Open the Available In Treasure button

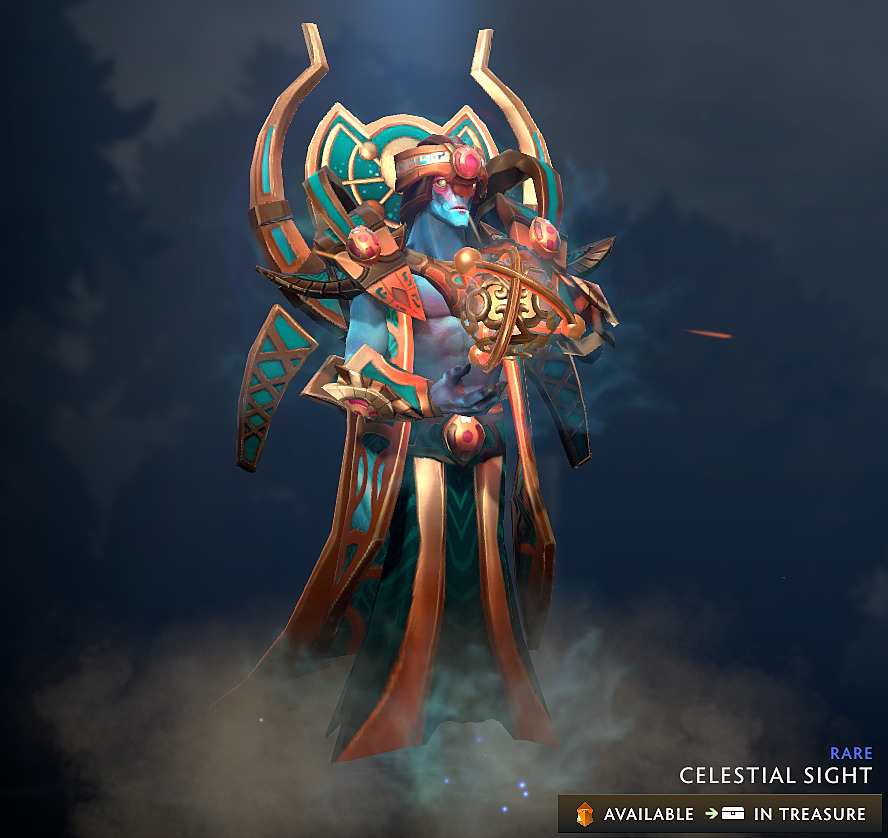(x=720, y=814)
